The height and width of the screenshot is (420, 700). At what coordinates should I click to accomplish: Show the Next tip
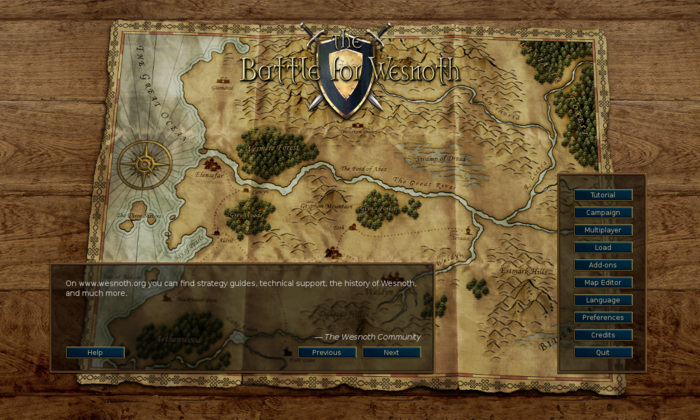click(x=391, y=352)
